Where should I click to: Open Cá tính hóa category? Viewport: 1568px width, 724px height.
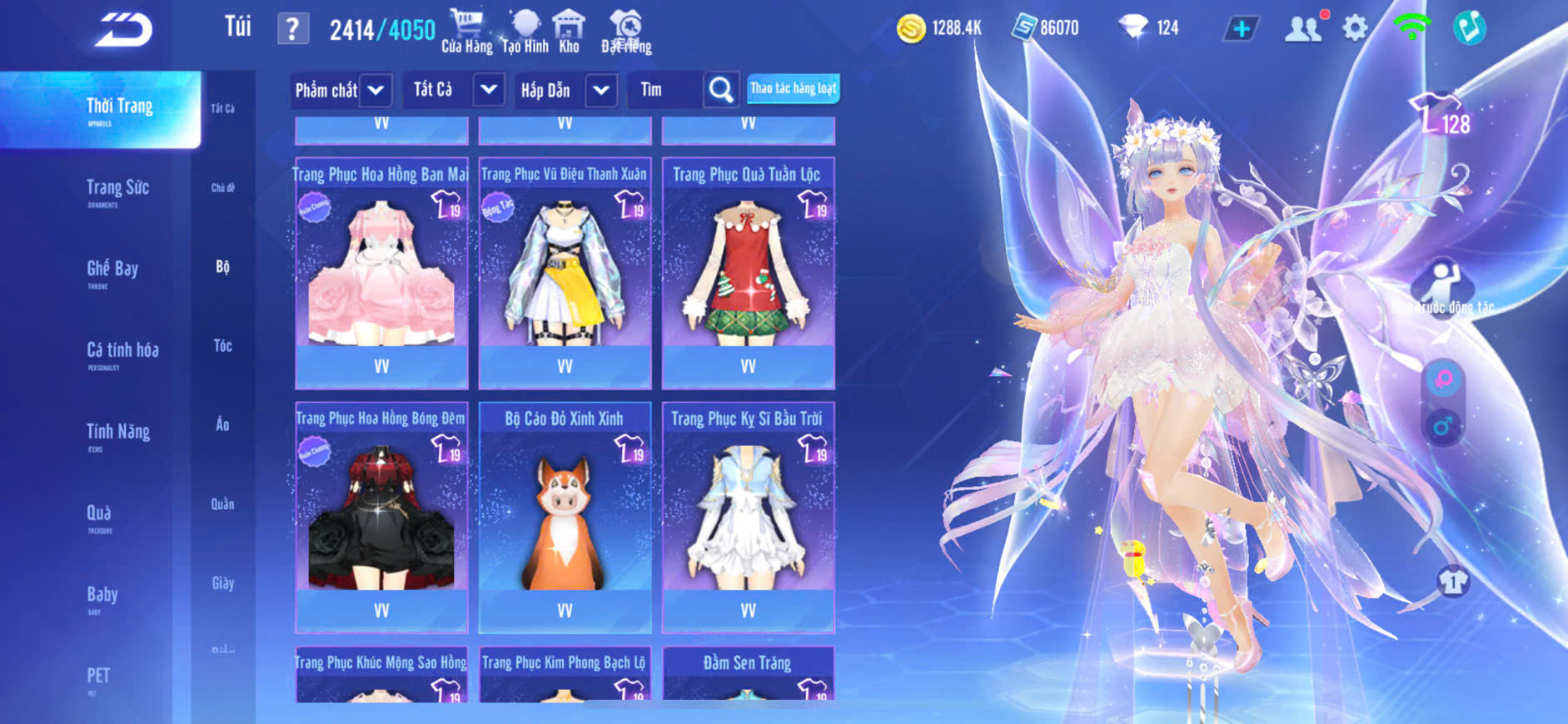pos(122,351)
